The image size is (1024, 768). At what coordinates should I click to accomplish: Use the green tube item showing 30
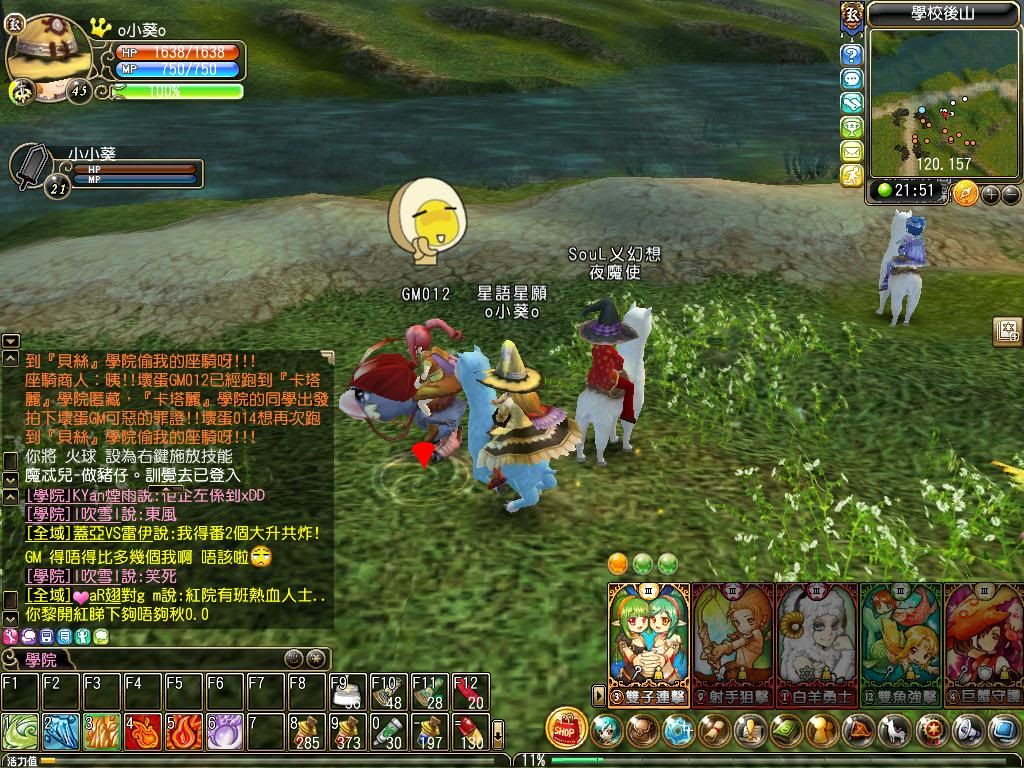pyautogui.click(x=388, y=733)
